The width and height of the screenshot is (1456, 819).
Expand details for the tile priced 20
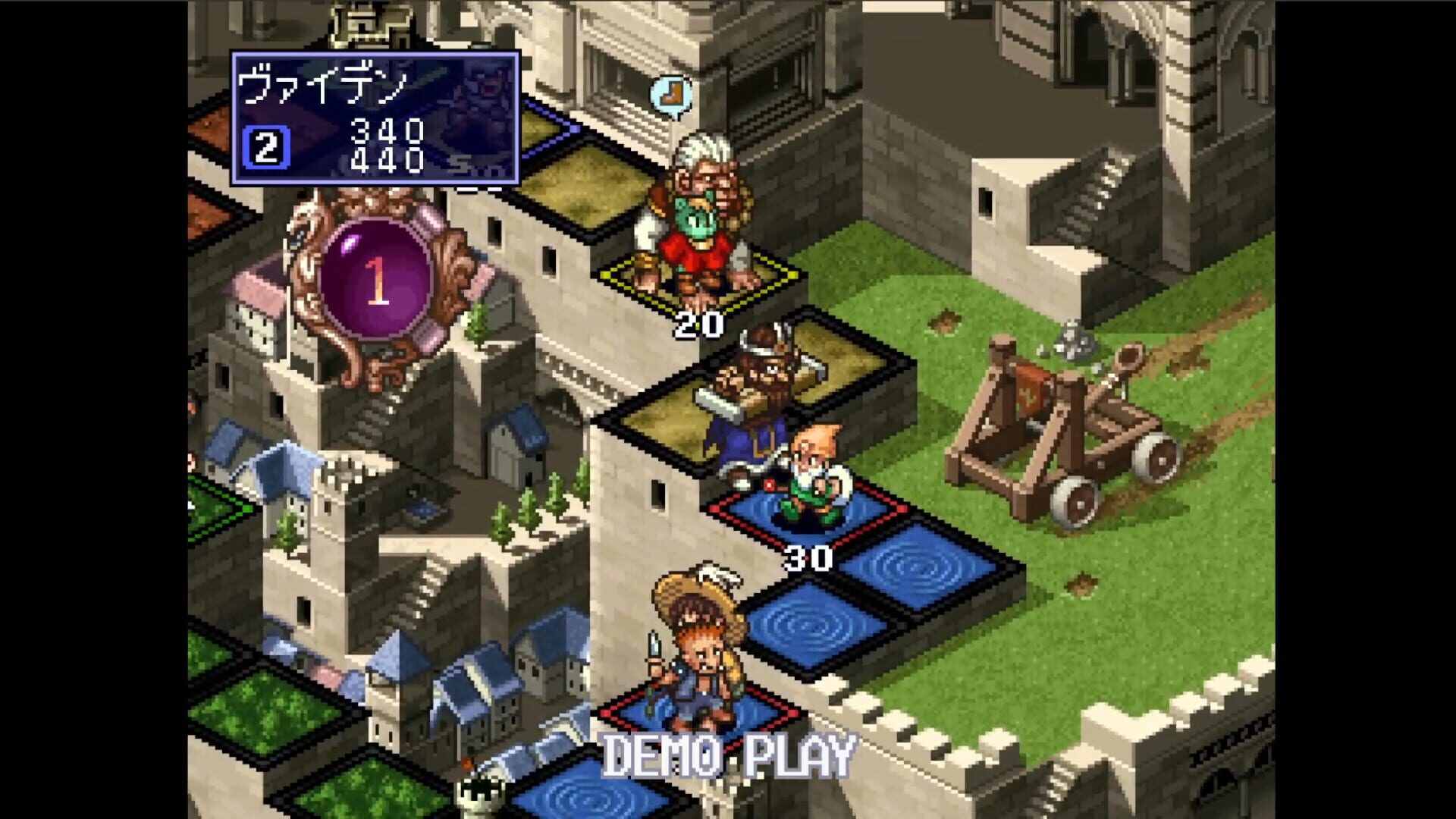(699, 322)
